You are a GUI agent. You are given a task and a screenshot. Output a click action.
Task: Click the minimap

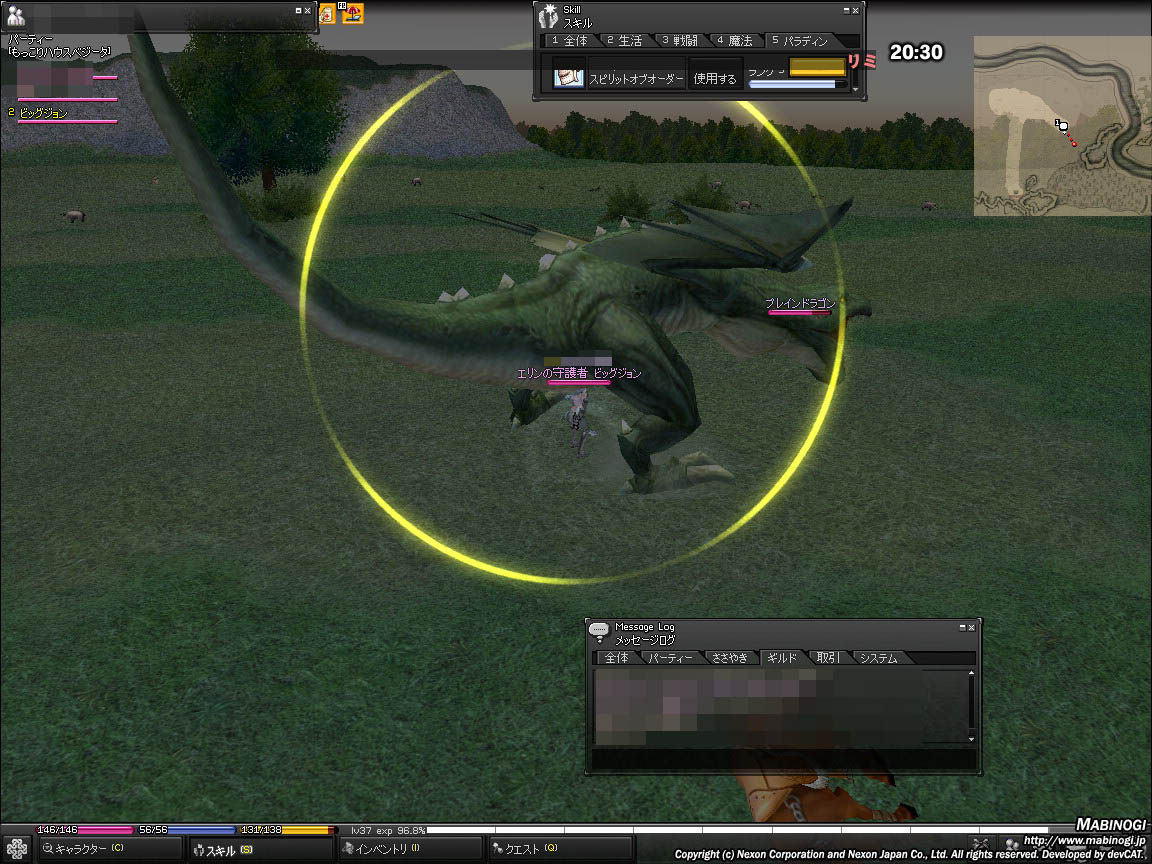pos(1062,126)
